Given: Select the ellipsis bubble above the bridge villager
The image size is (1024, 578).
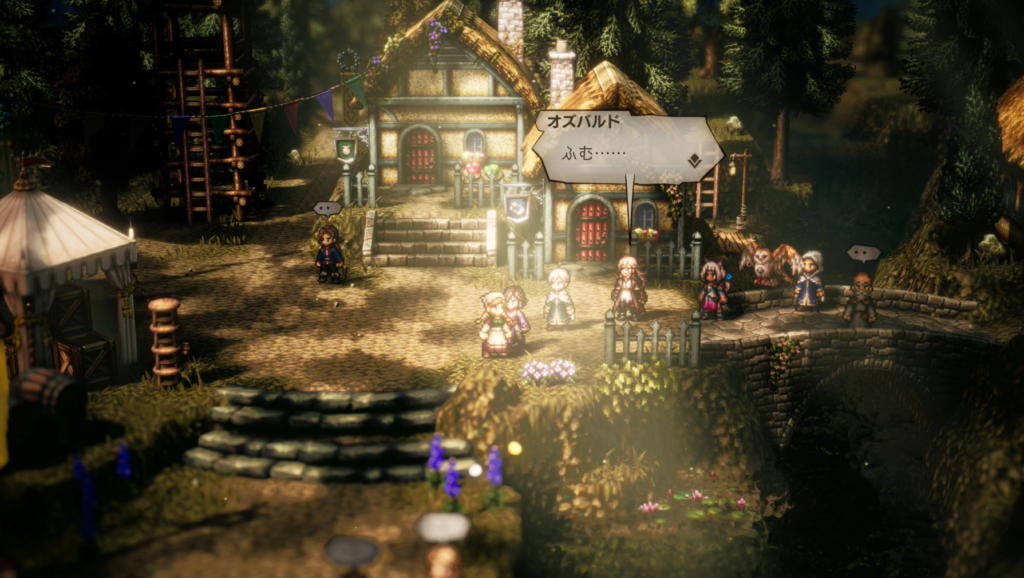Looking at the screenshot, I should click(863, 253).
